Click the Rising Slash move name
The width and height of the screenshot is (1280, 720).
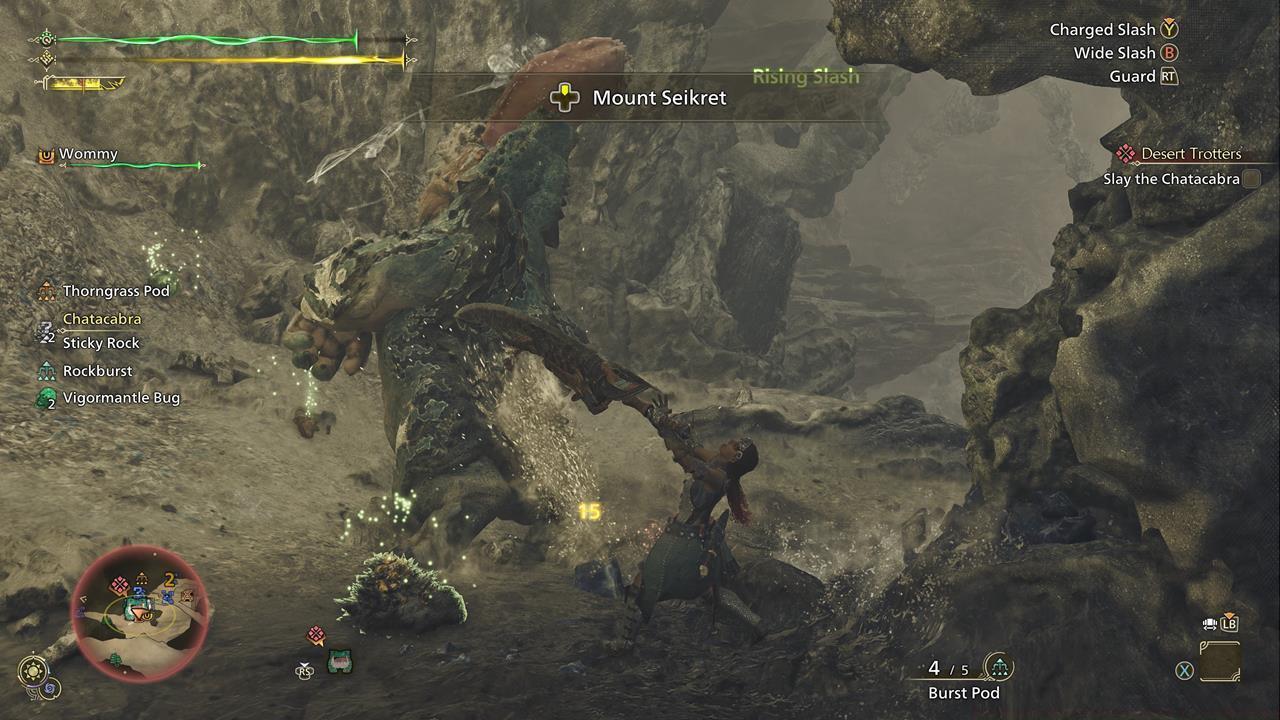pyautogui.click(x=806, y=76)
